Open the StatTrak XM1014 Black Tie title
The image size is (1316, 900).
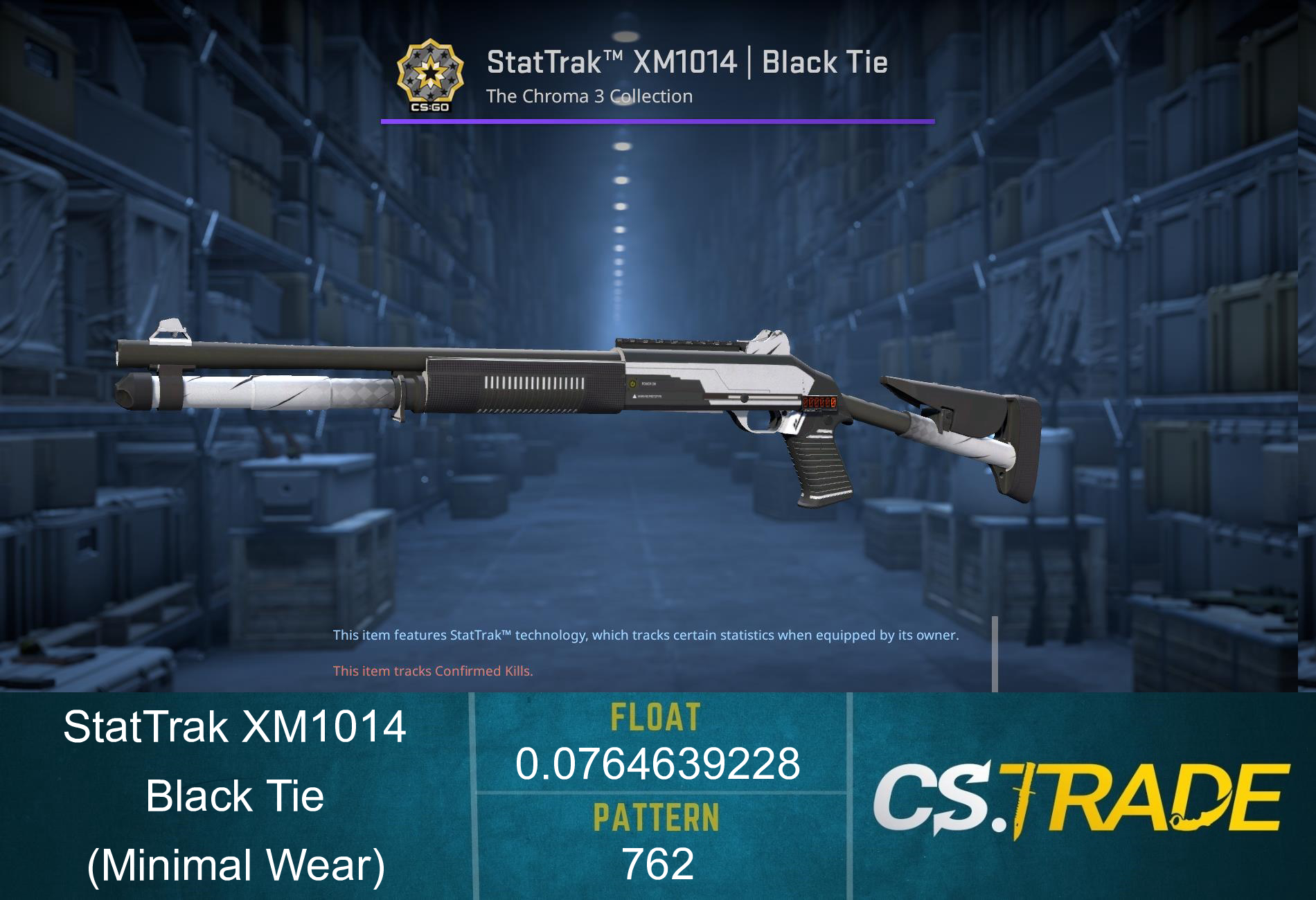tap(686, 64)
